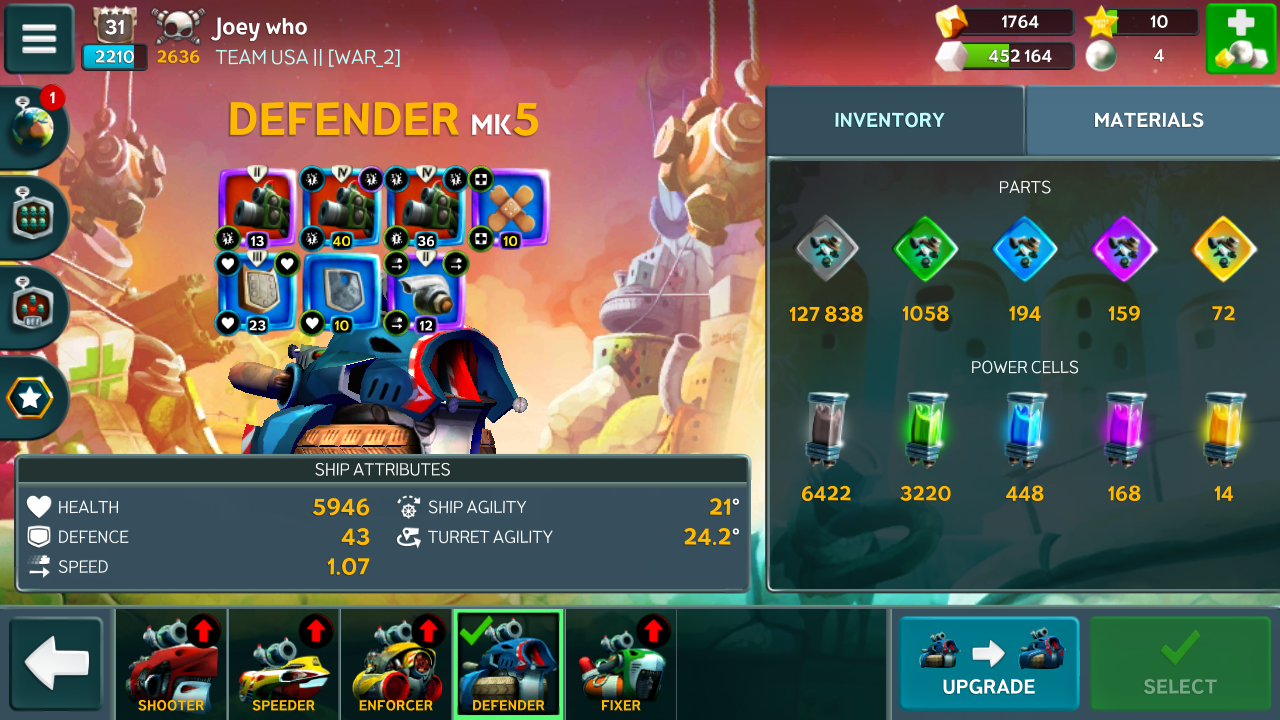The image size is (1280, 720).
Task: Go back with the white arrow
Action: 56,663
